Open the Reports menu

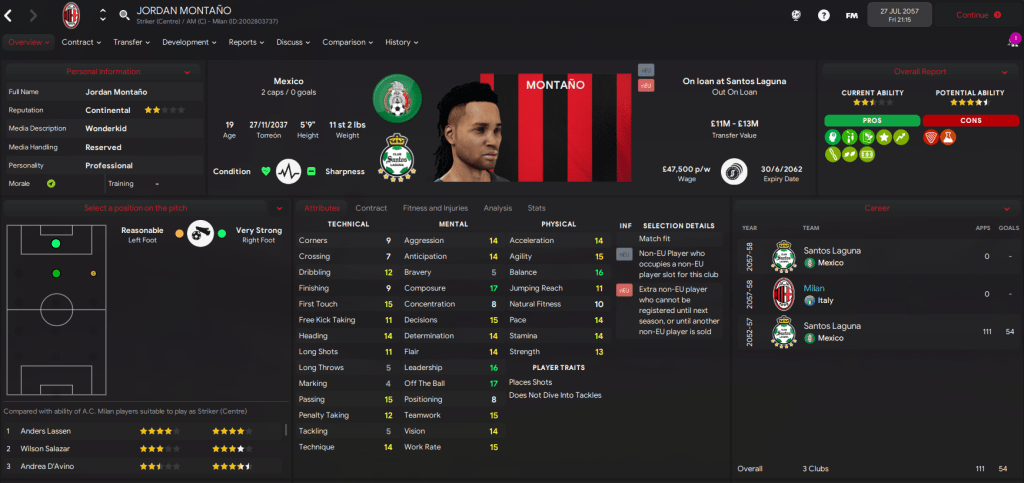click(x=246, y=42)
